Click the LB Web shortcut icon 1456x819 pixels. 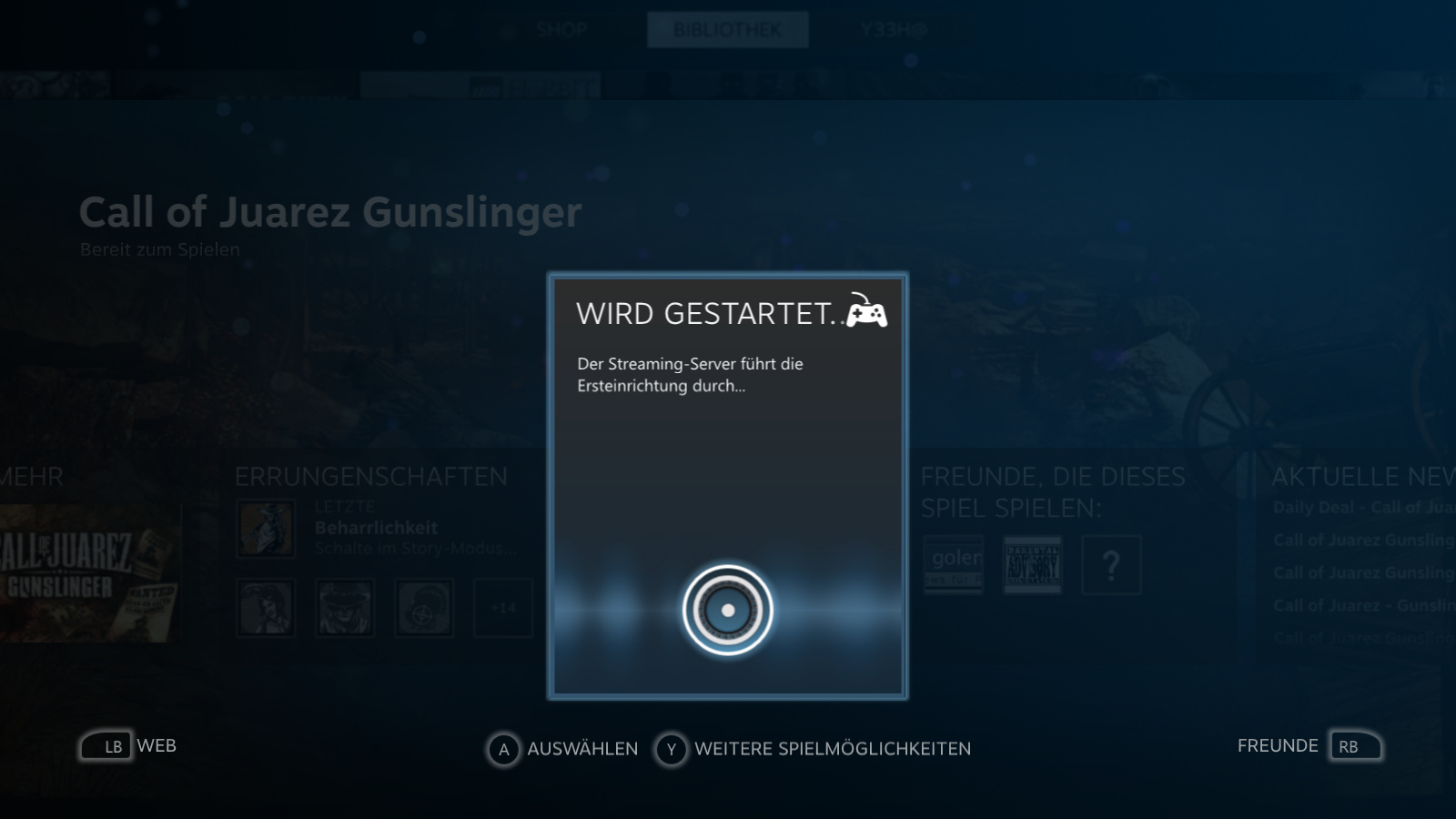click(x=106, y=746)
